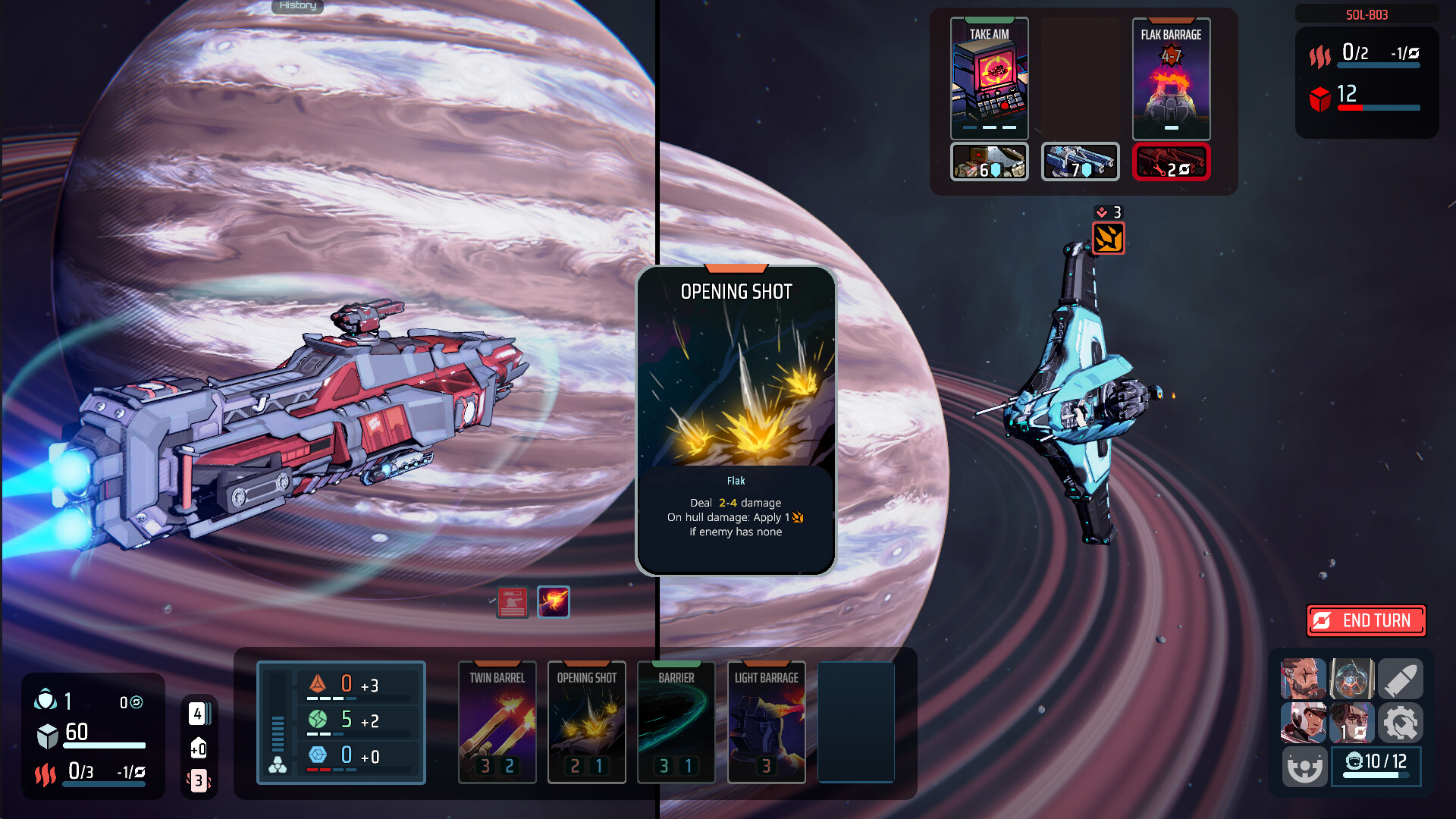Open the red intel report icon
The height and width of the screenshot is (819, 1456).
[x=512, y=601]
